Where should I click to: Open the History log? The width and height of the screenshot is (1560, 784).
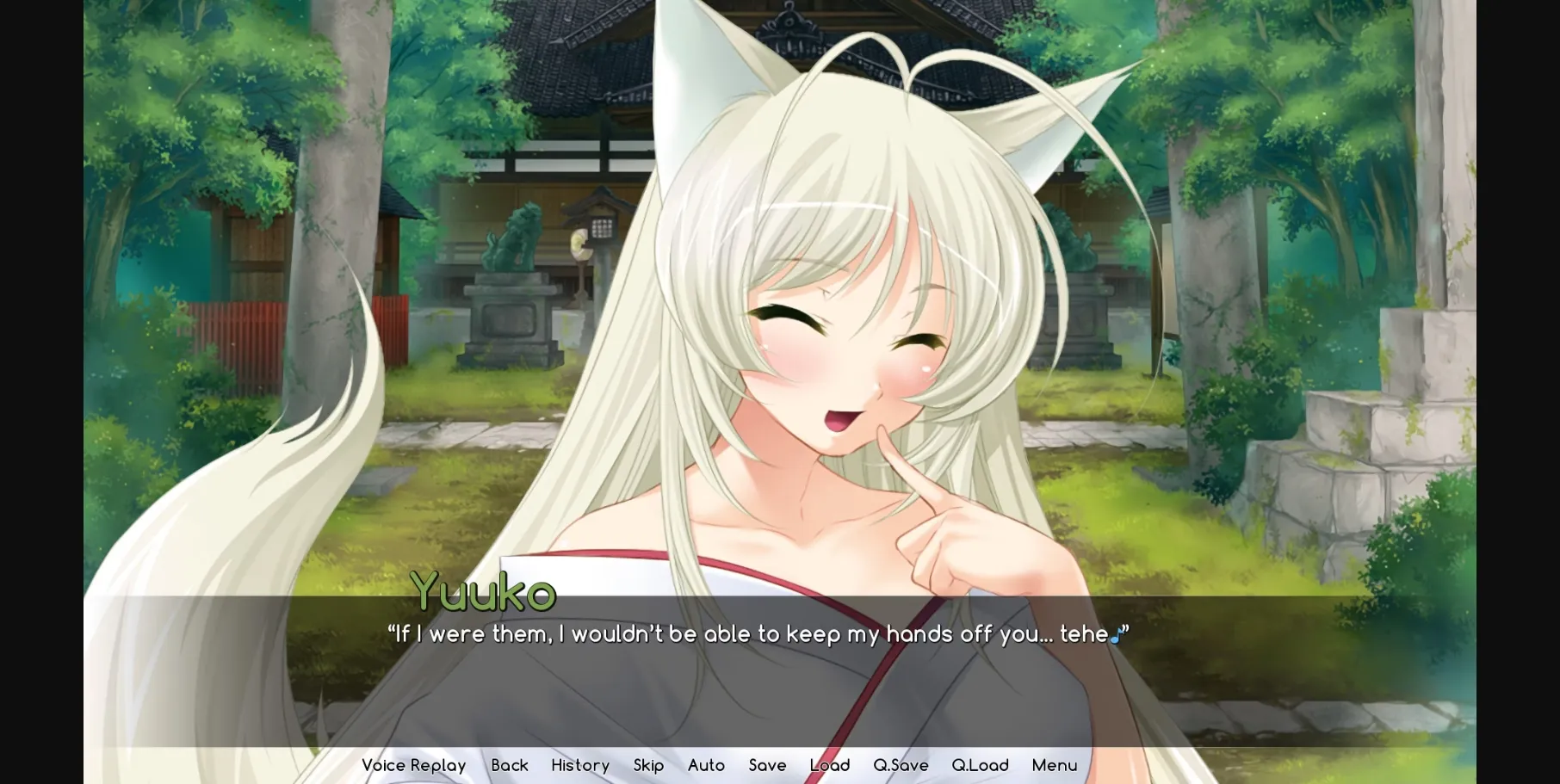pyautogui.click(x=579, y=765)
